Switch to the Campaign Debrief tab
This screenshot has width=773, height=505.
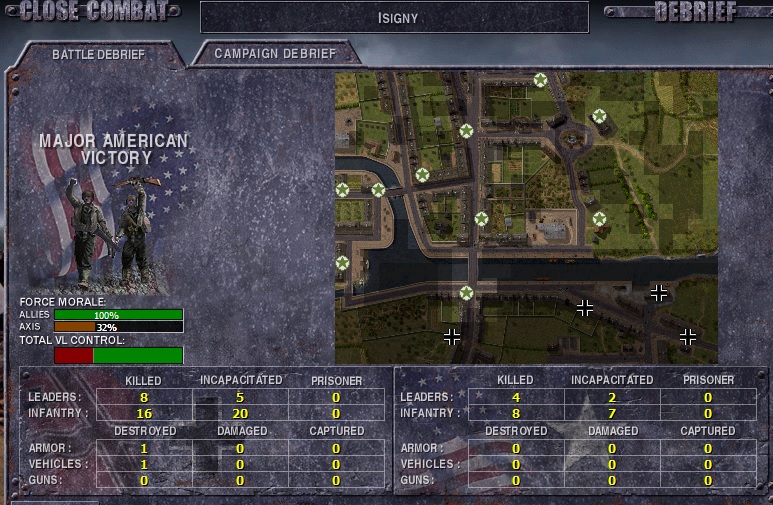tap(275, 53)
